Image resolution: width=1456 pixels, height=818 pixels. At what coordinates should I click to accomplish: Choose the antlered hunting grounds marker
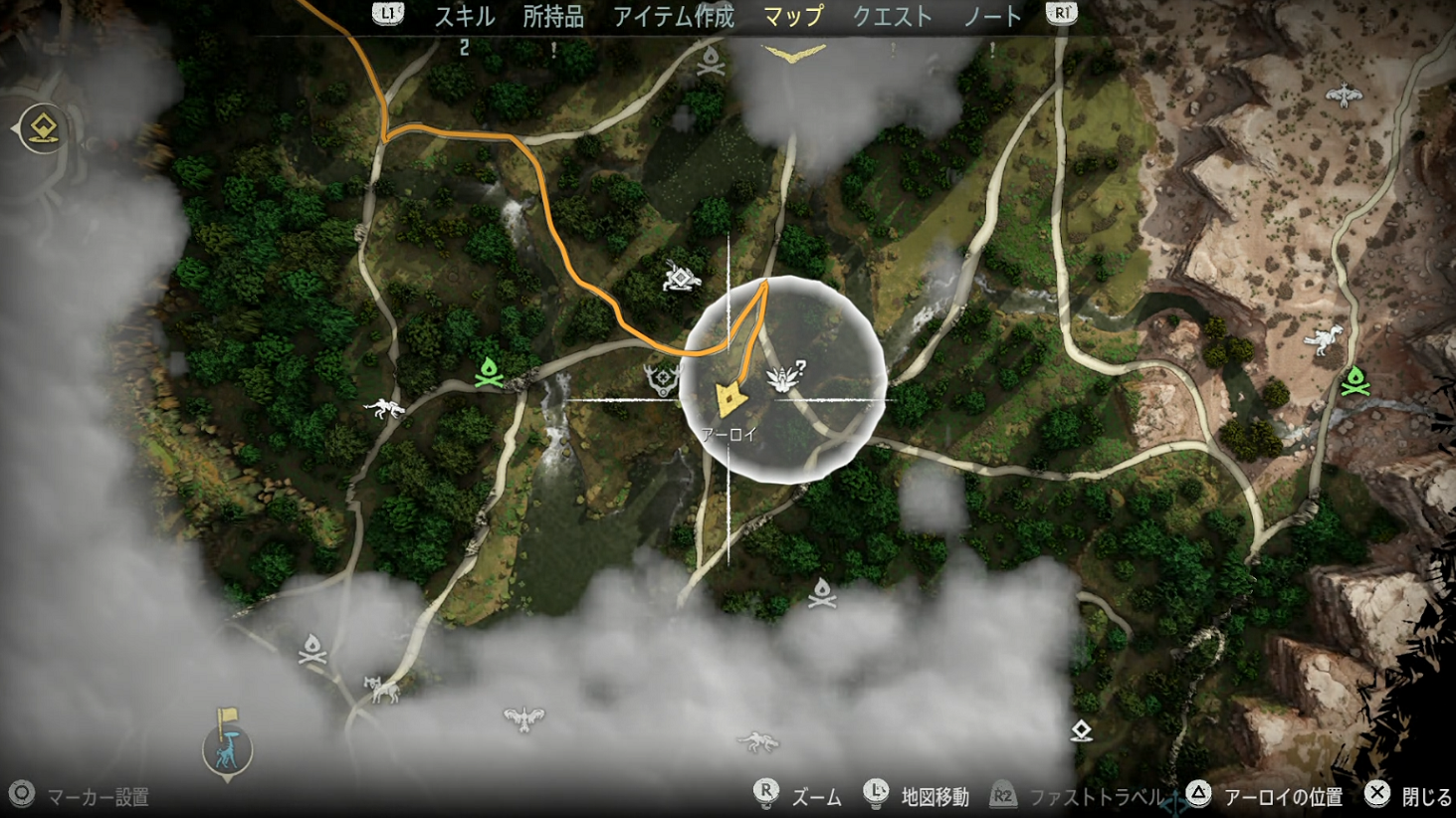[661, 379]
